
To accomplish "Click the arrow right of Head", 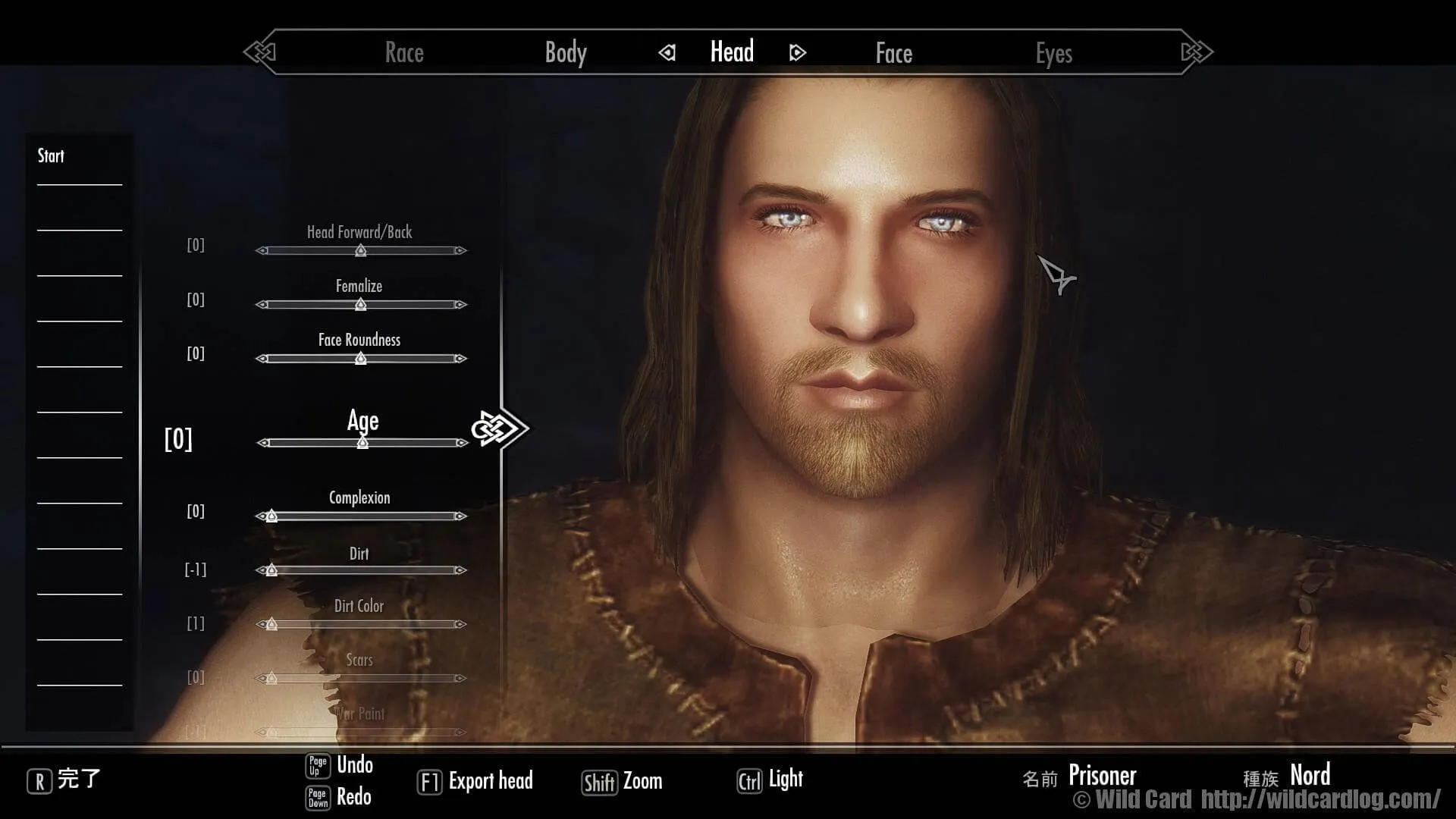I will (797, 52).
